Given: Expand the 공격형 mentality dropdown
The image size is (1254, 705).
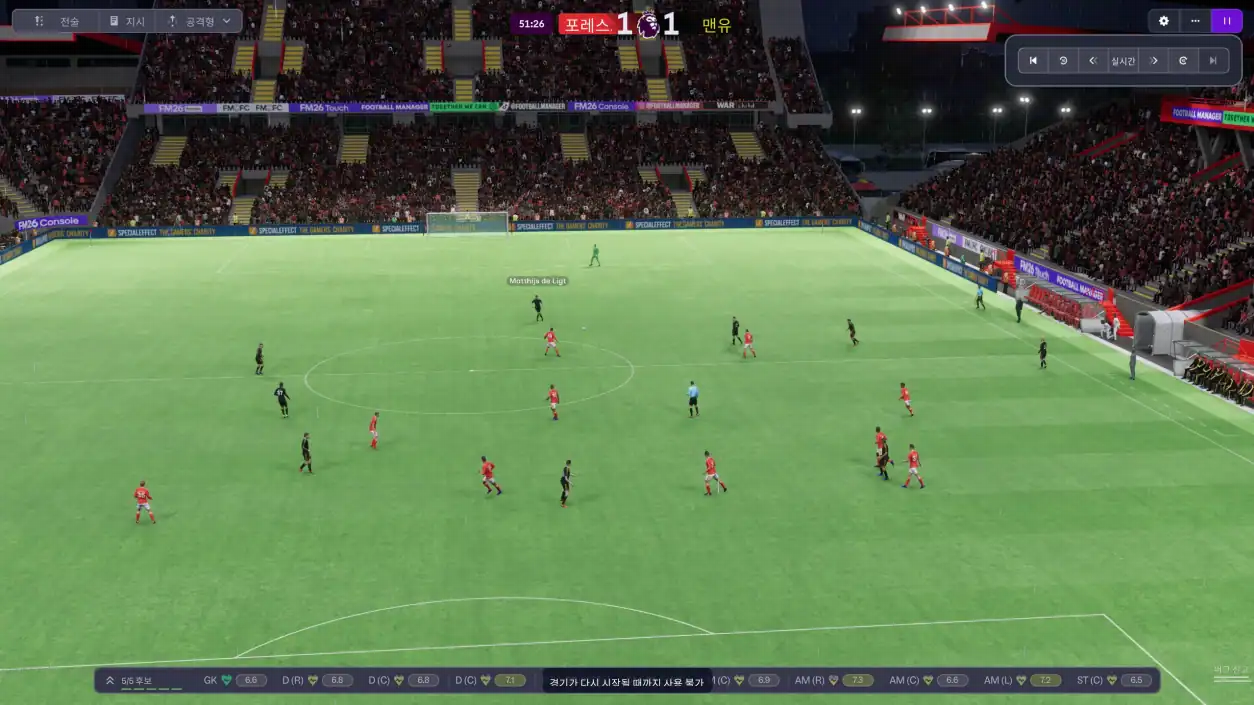Looking at the screenshot, I should [199, 21].
